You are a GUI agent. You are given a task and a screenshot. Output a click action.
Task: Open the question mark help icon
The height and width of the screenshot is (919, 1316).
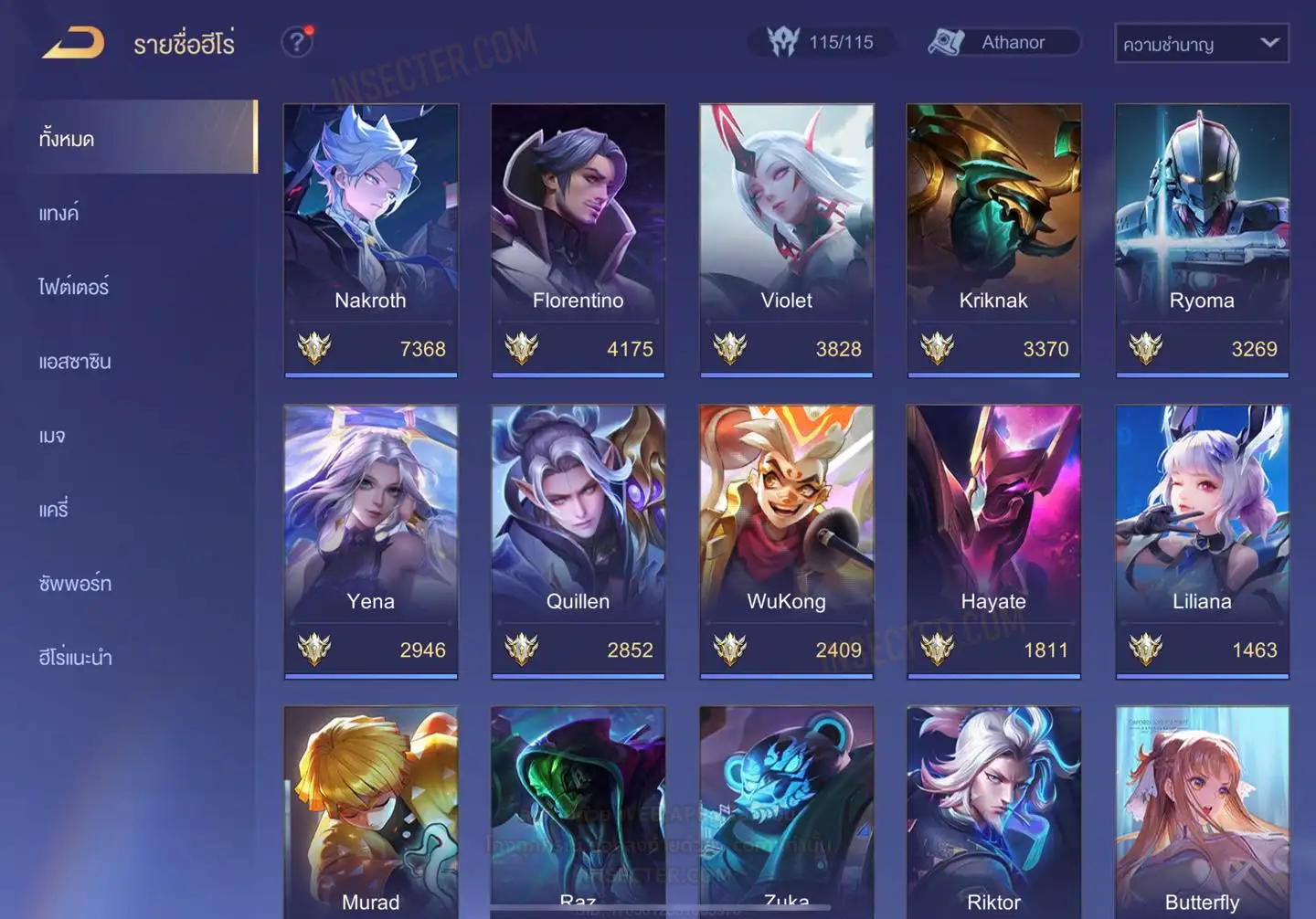click(x=296, y=42)
